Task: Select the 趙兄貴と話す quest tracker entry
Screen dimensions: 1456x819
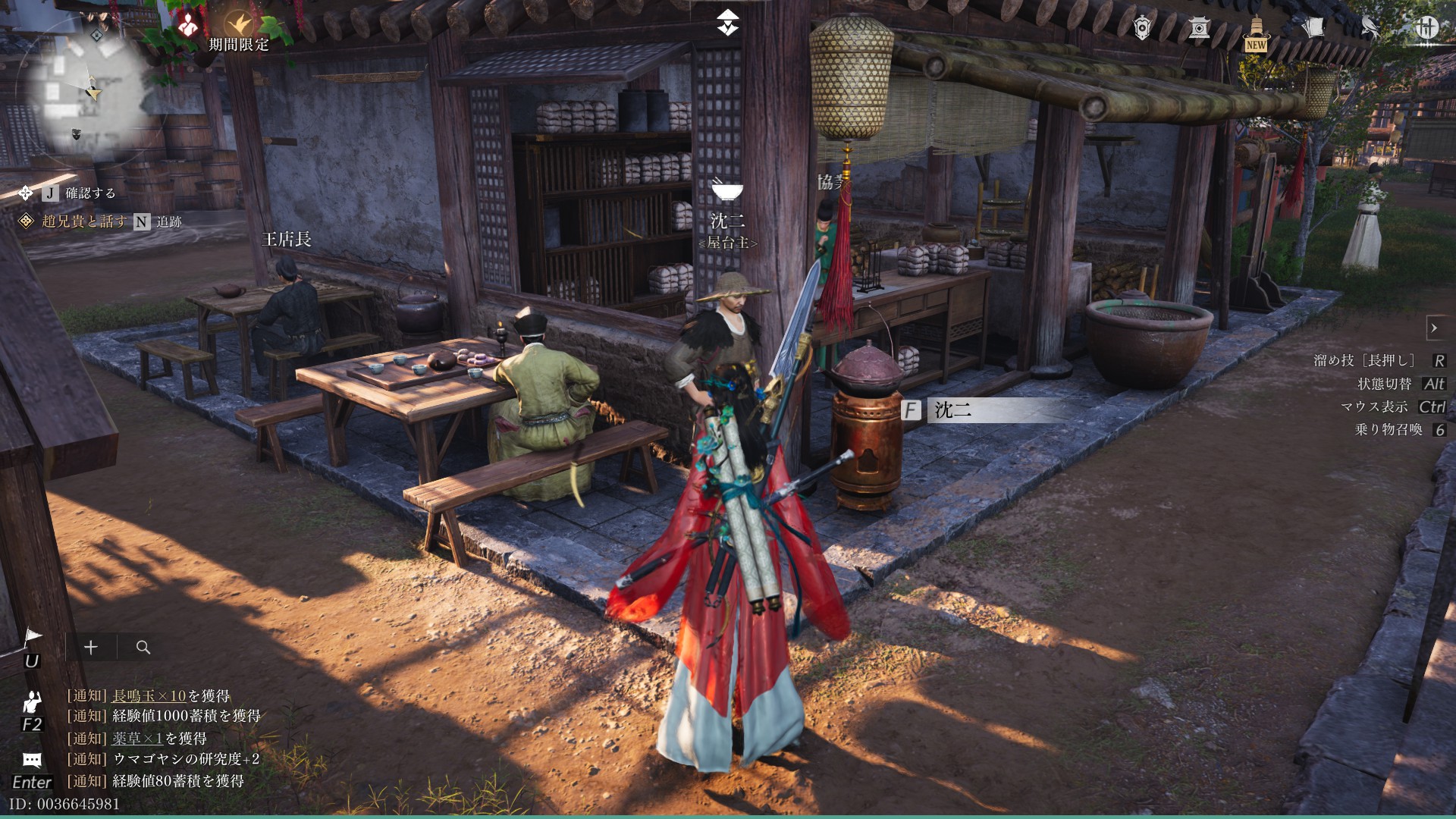Action: (x=83, y=221)
